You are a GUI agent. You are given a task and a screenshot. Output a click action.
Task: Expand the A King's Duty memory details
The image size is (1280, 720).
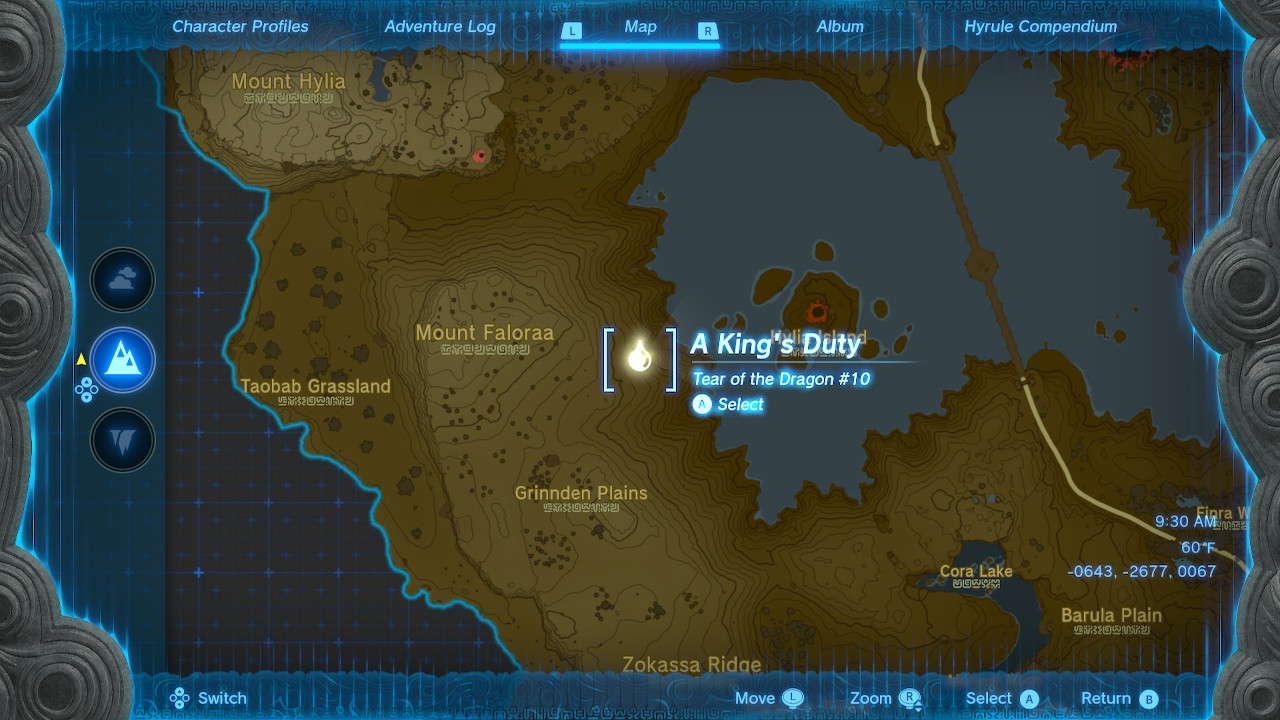click(775, 344)
